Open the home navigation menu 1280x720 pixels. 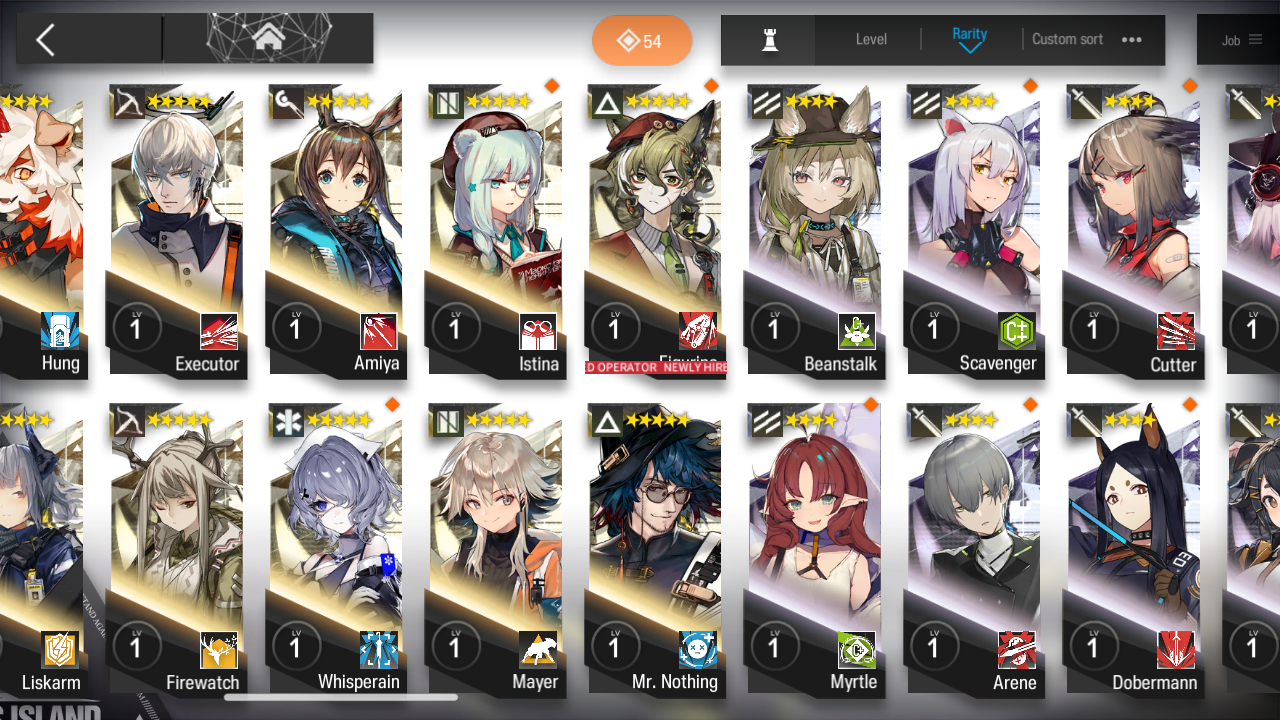click(x=268, y=39)
